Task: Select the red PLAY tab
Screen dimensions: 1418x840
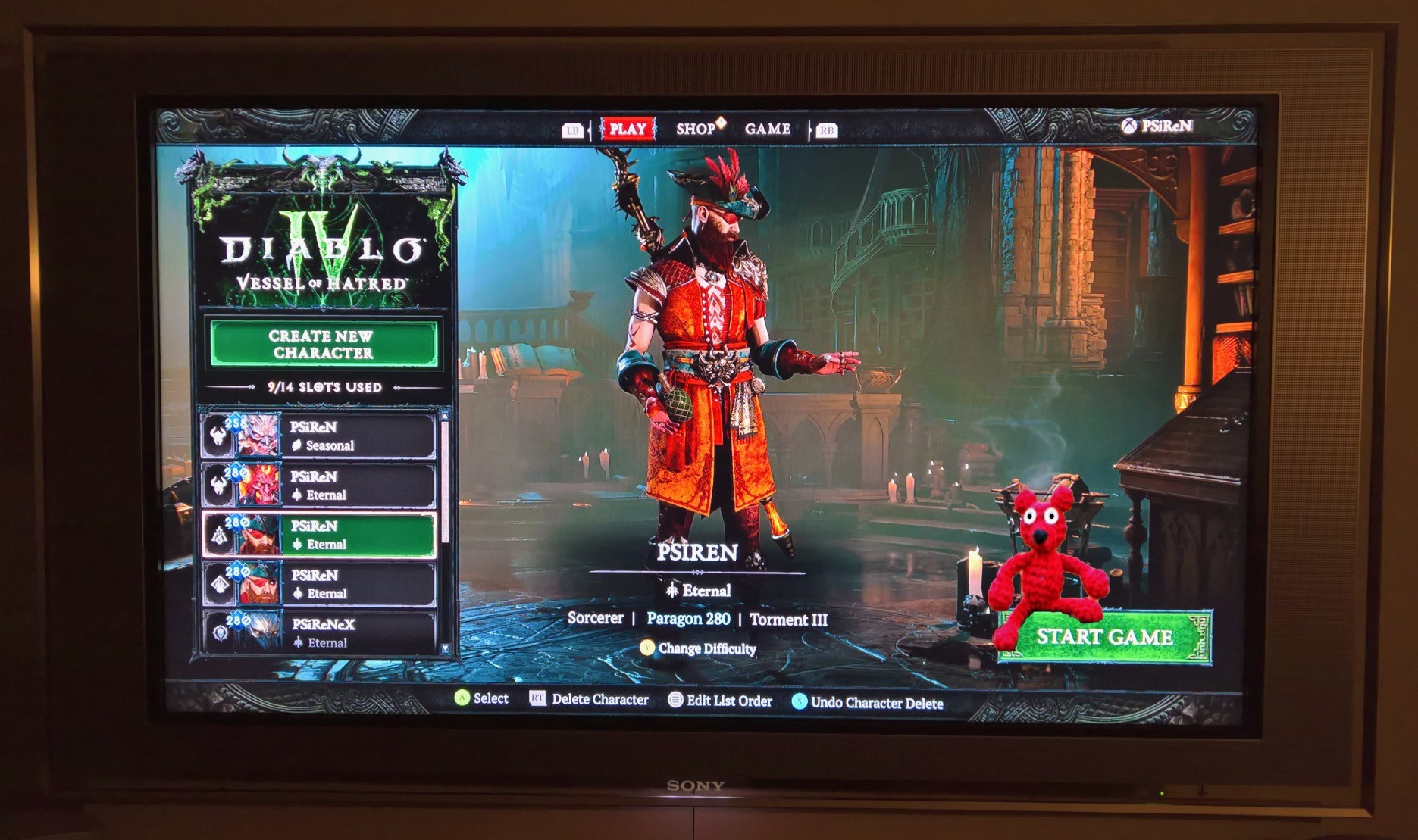Action: point(628,129)
